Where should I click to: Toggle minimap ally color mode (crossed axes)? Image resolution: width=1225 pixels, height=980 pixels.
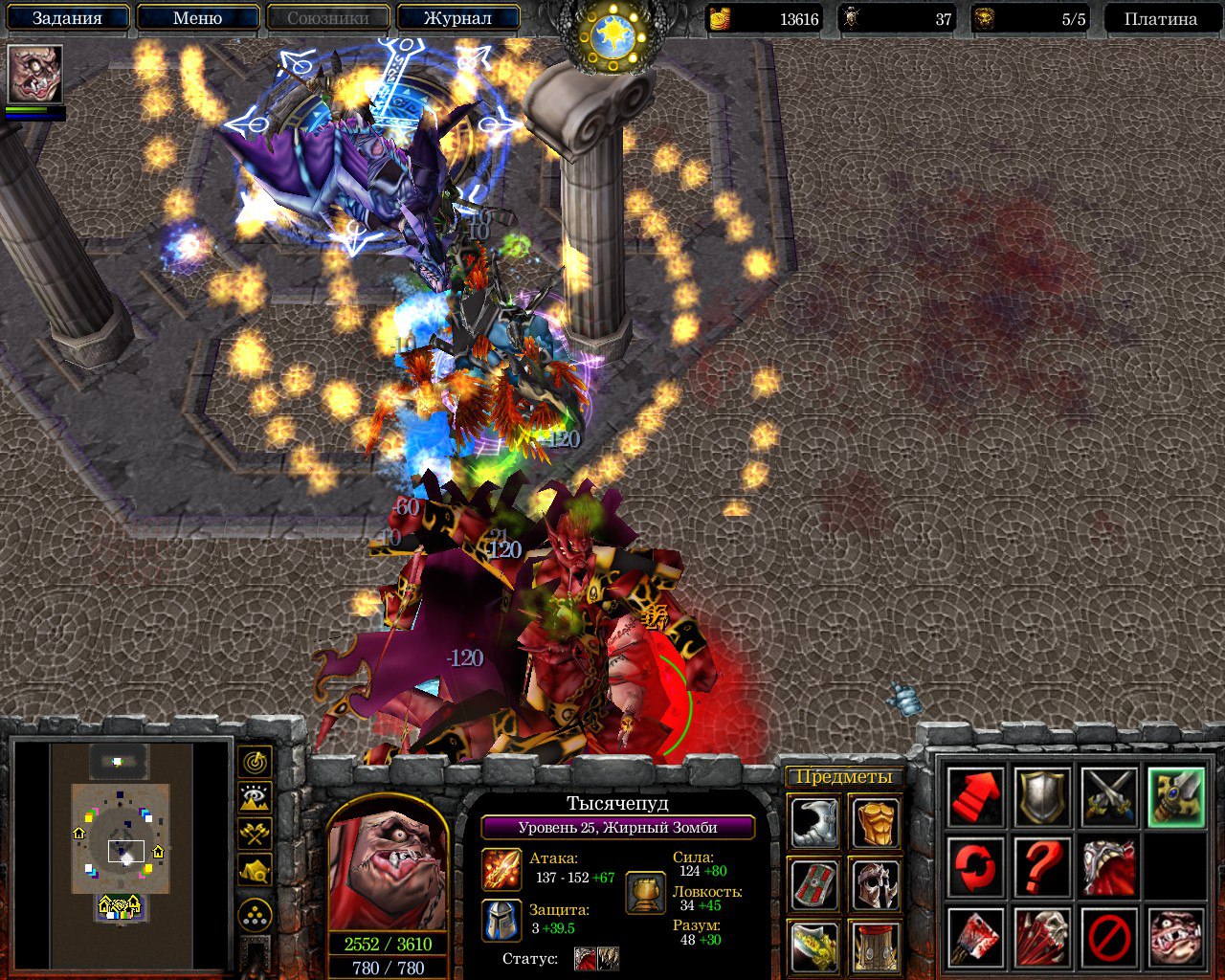(255, 834)
